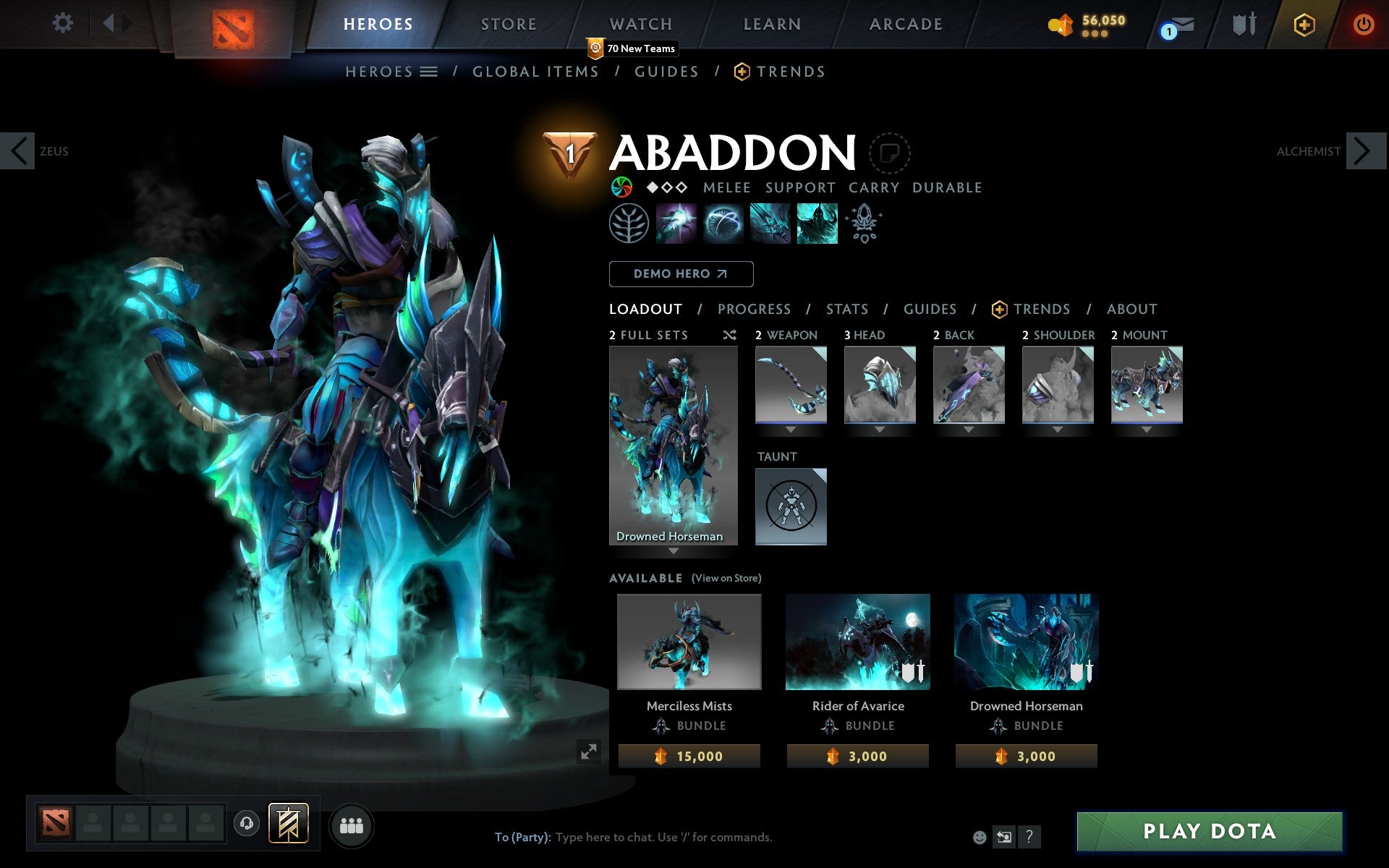The width and height of the screenshot is (1389, 868).
Task: Click the friends list icon near chat bar
Action: click(x=352, y=824)
